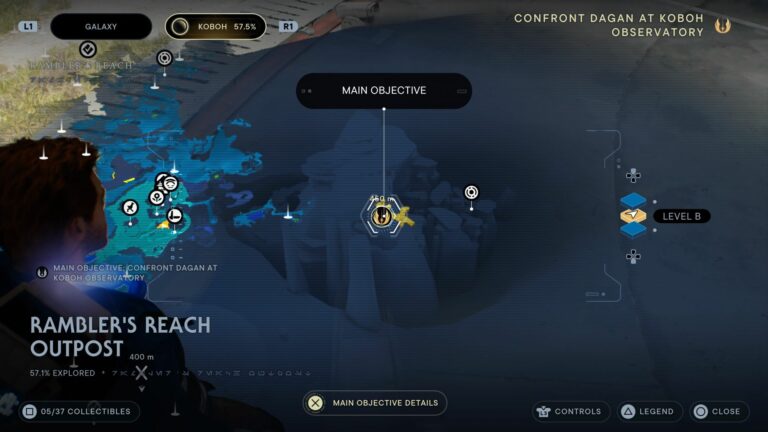The height and width of the screenshot is (432, 768).
Task: Select the tracked objective in the top-right corner
Action: point(622,25)
